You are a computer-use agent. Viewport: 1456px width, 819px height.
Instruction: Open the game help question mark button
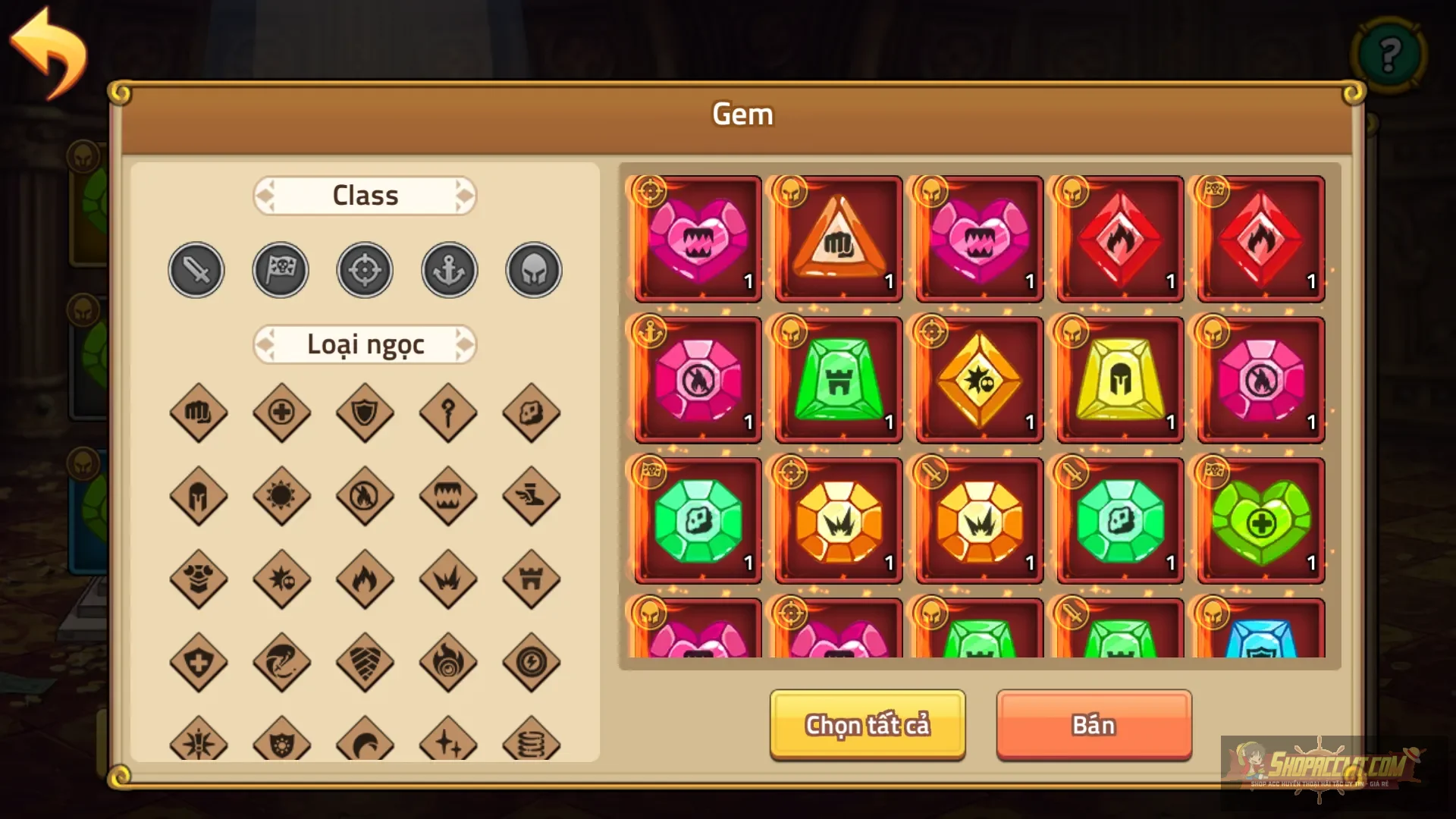(1388, 55)
